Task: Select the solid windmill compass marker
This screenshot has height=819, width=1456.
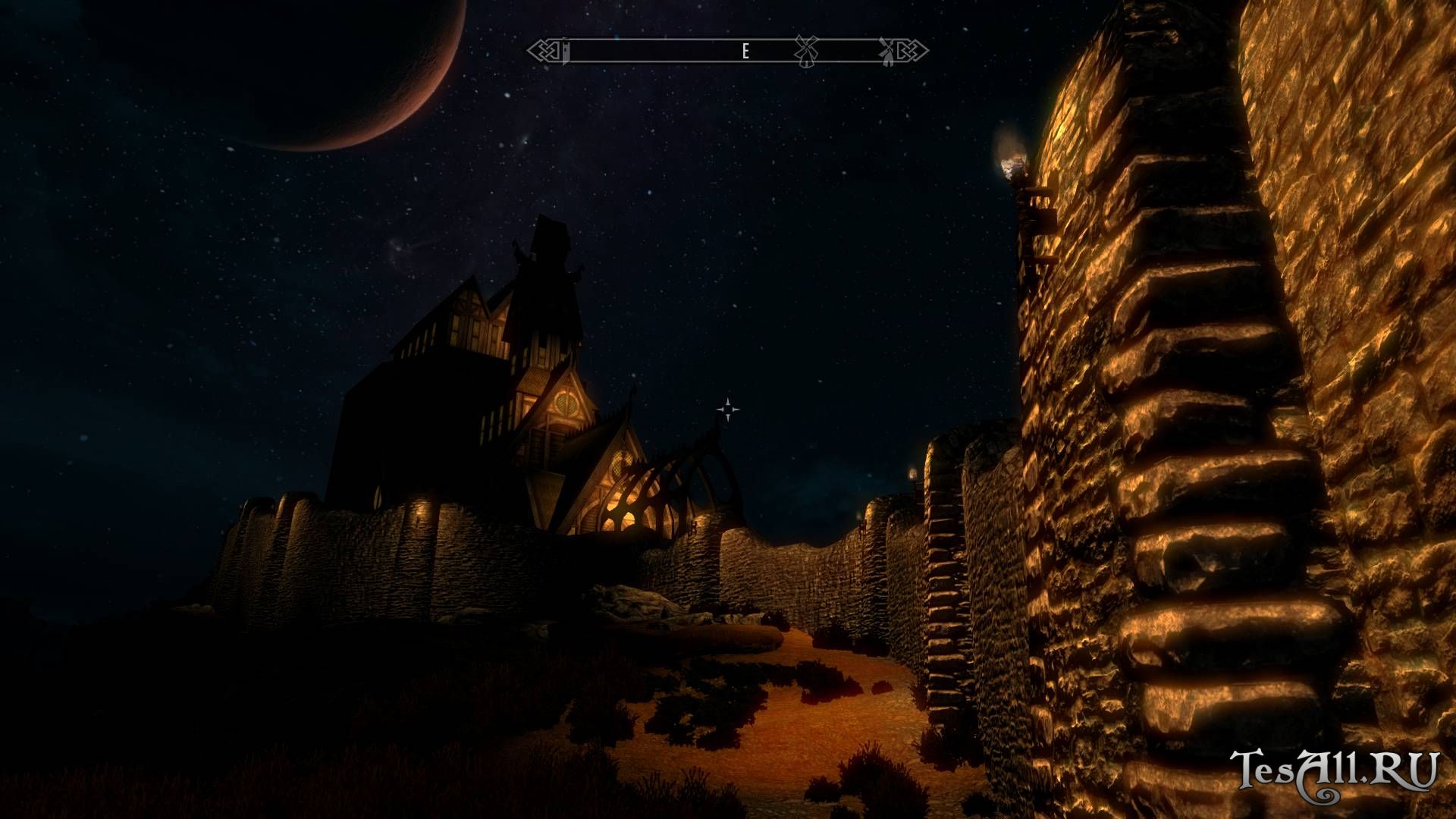Action: [886, 50]
